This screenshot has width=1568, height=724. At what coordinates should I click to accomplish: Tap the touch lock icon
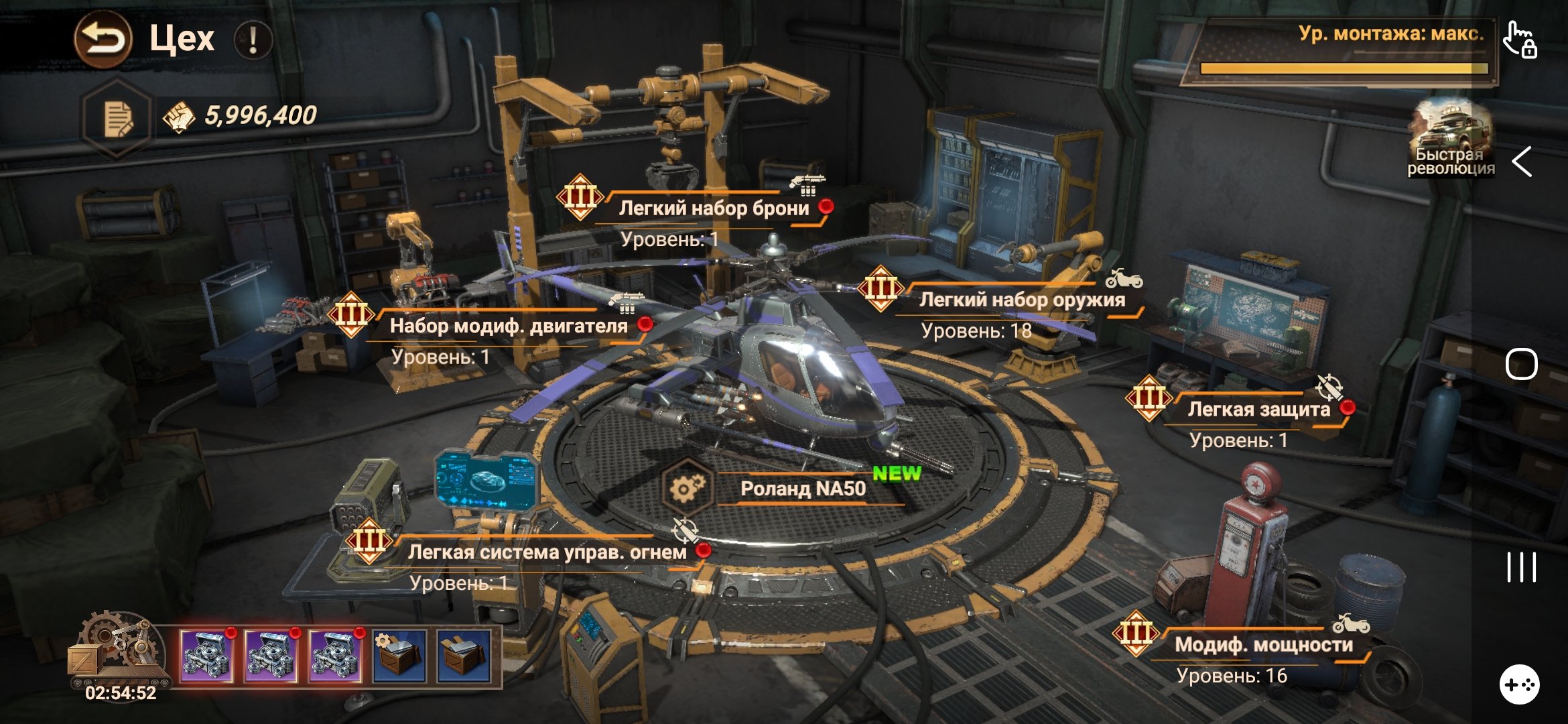pos(1520,40)
